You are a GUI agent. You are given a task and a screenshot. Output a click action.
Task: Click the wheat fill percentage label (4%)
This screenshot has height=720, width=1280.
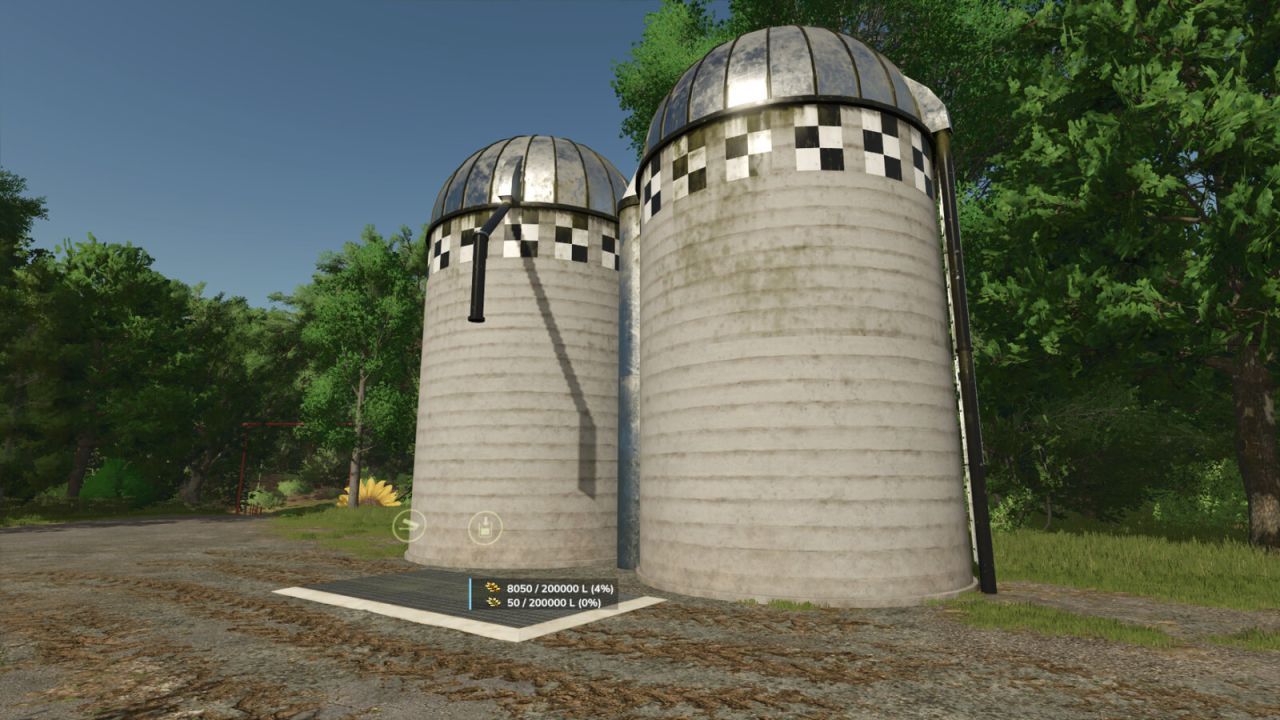603,588
